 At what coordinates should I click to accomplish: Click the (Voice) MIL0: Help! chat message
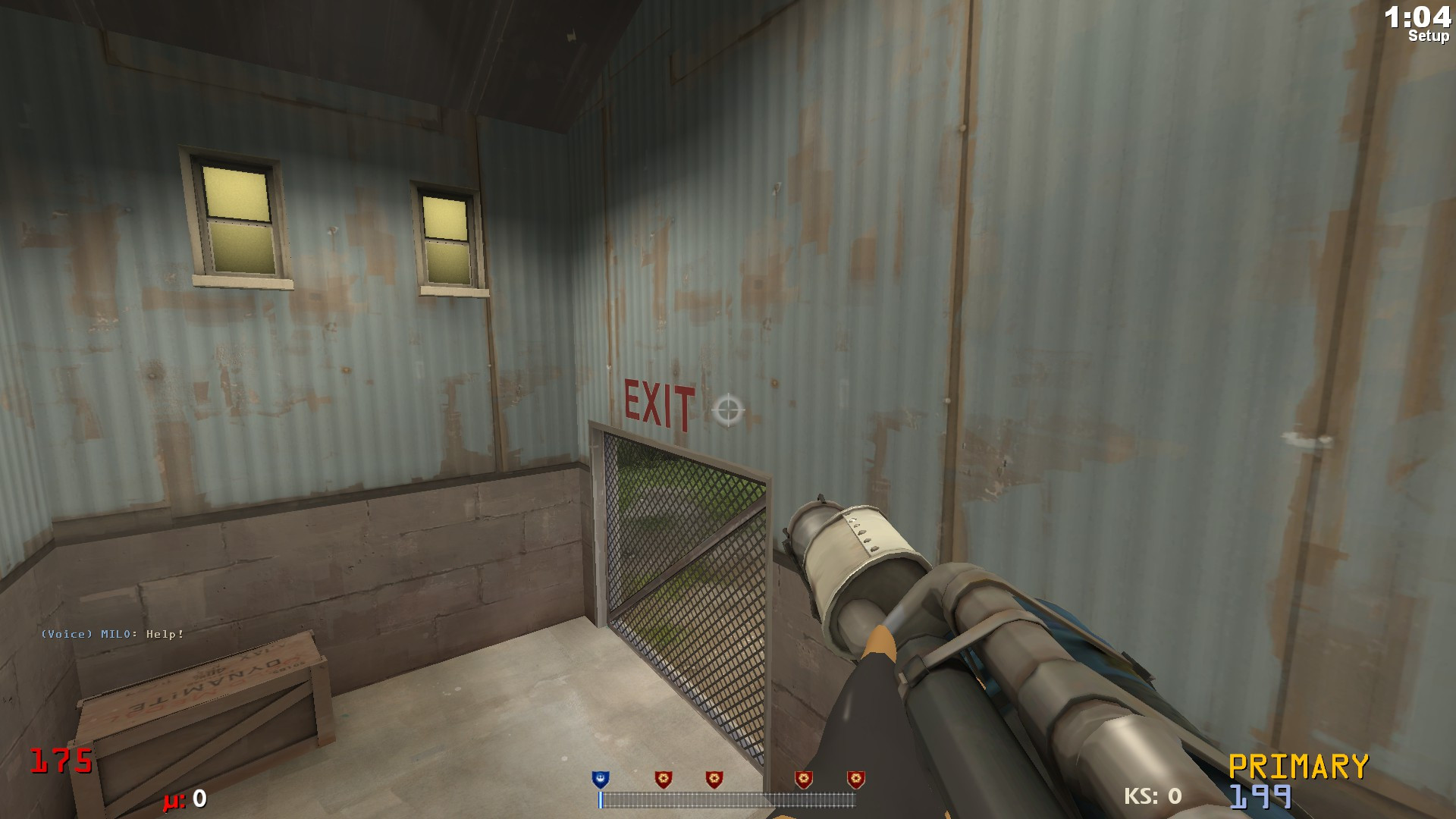[x=111, y=635]
